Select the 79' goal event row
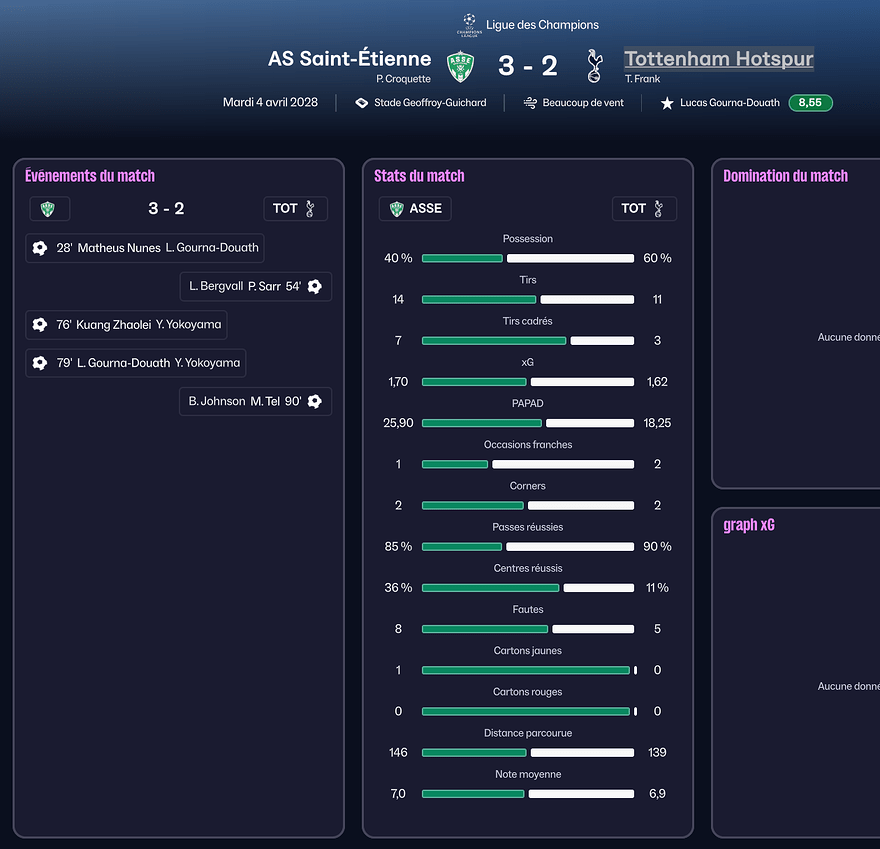Viewport: 880px width, 849px height. [x=136, y=363]
